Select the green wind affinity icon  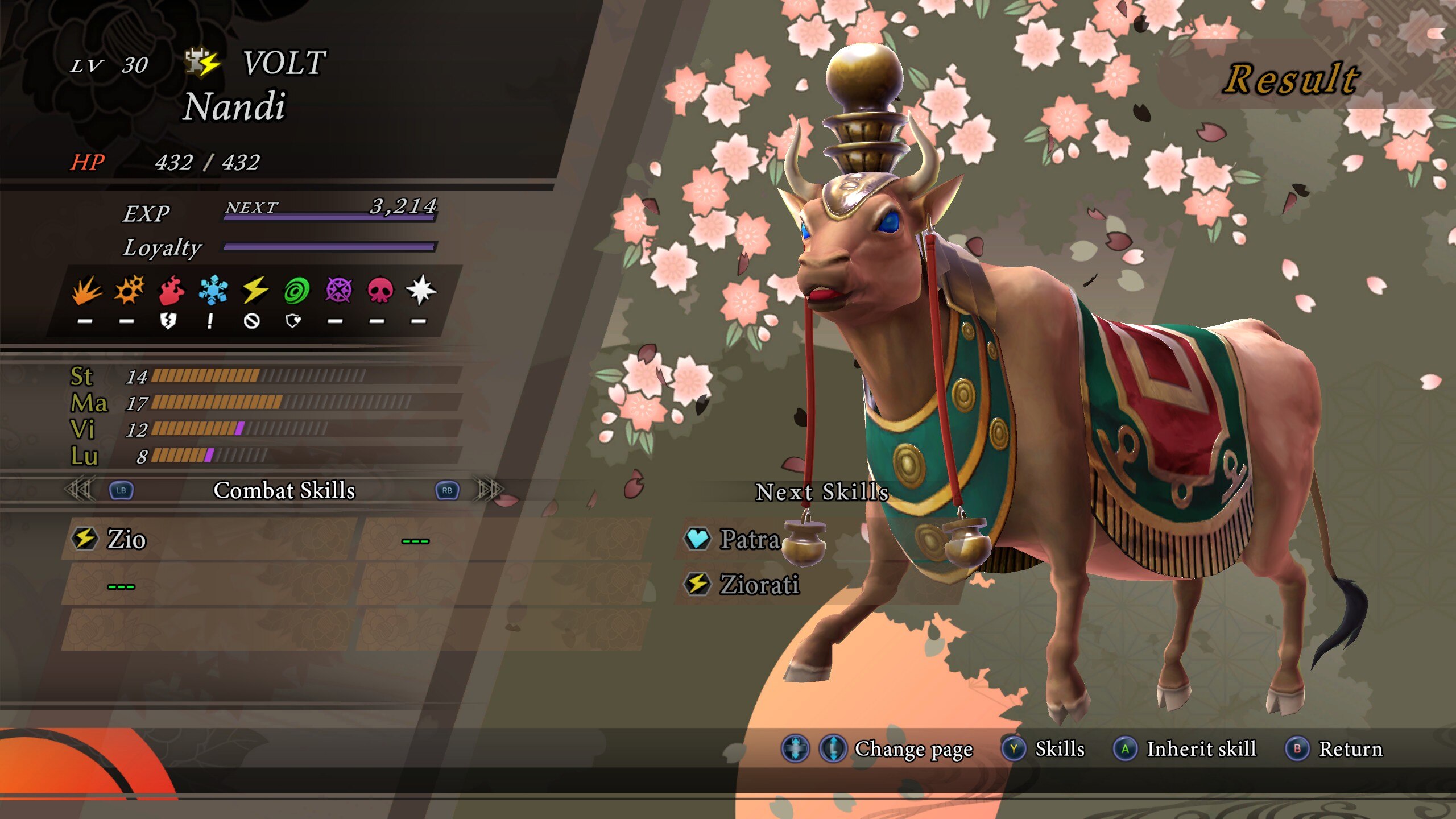296,290
